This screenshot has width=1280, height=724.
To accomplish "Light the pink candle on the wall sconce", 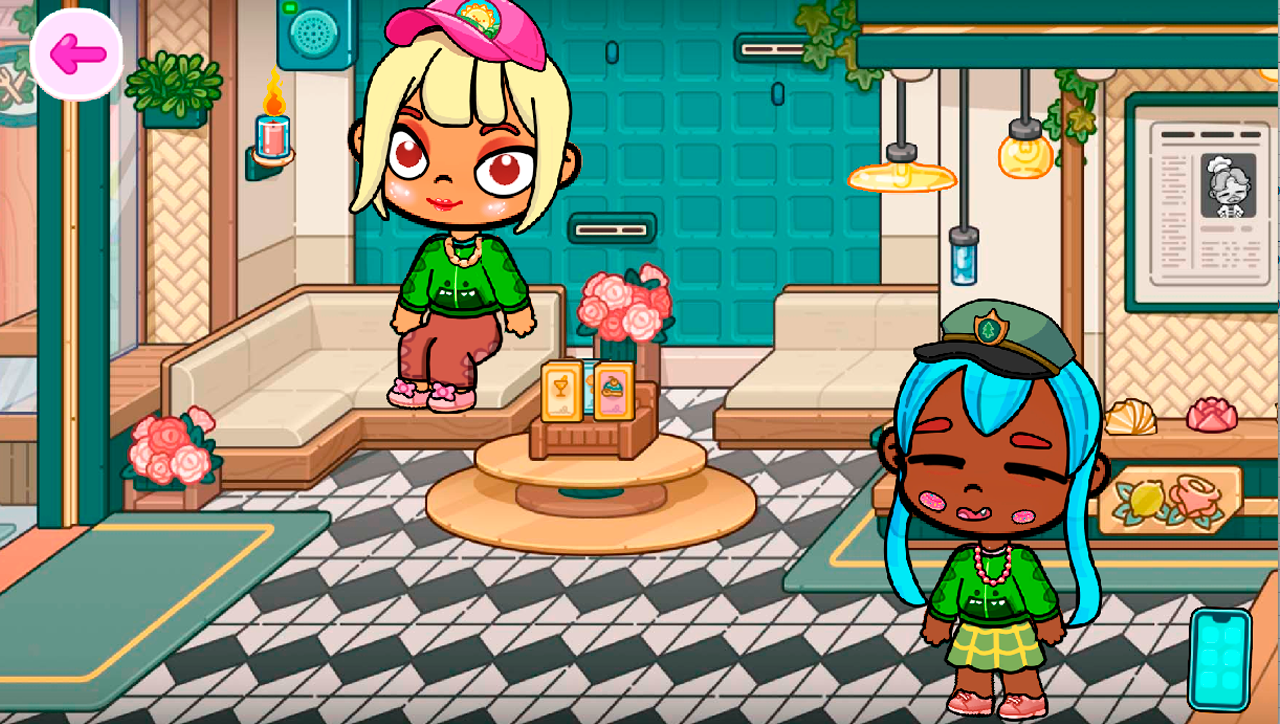I will pos(270,137).
